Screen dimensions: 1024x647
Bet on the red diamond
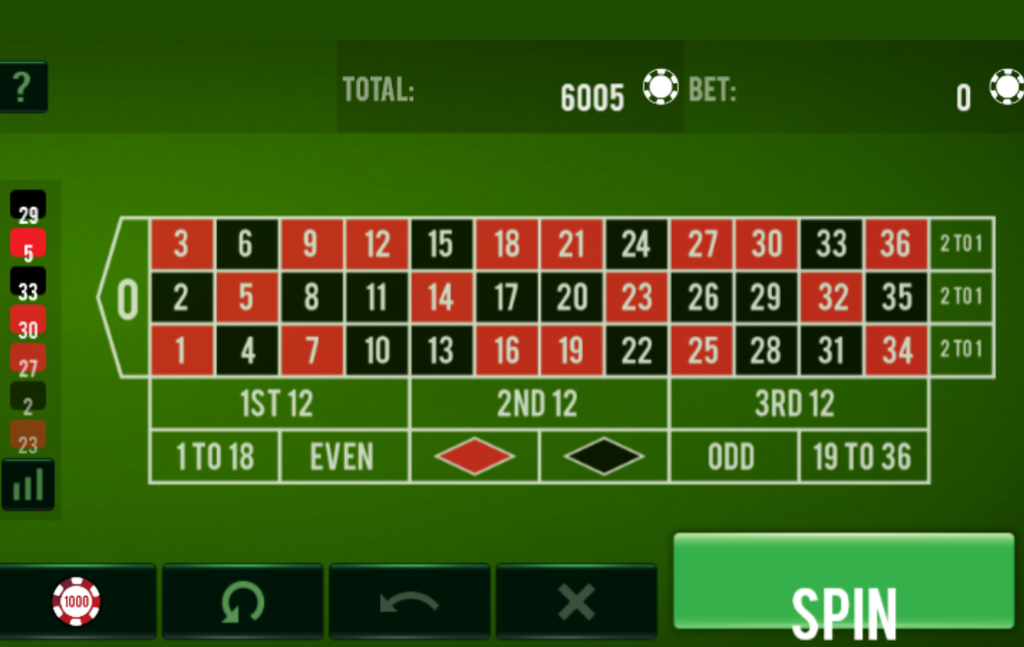pos(474,457)
